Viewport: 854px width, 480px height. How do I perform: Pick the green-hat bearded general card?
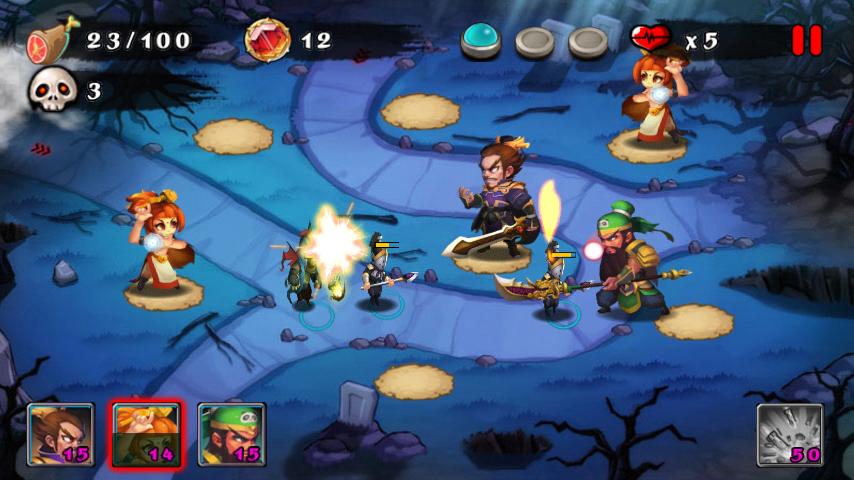click(x=231, y=434)
